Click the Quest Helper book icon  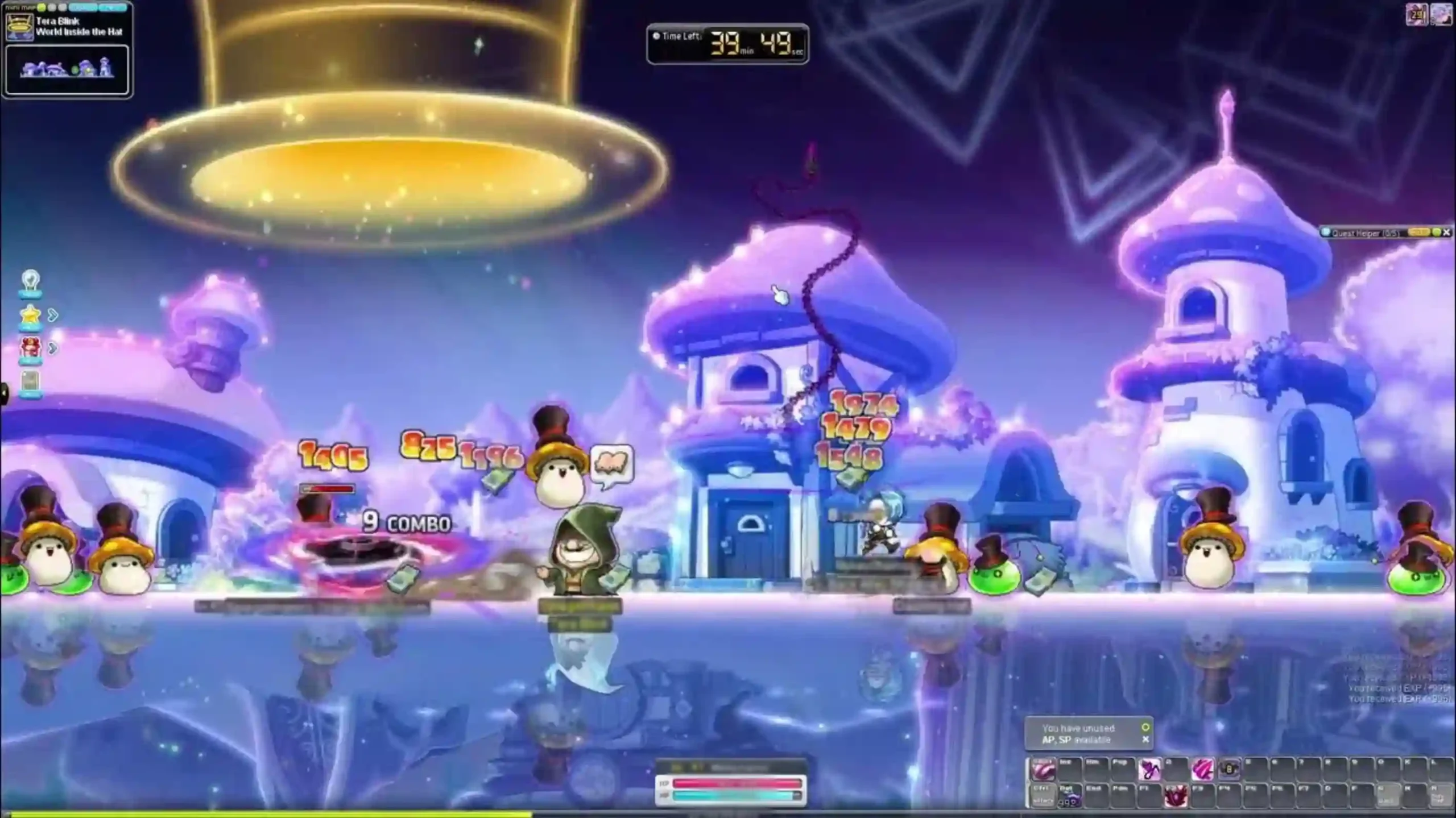coord(1326,232)
